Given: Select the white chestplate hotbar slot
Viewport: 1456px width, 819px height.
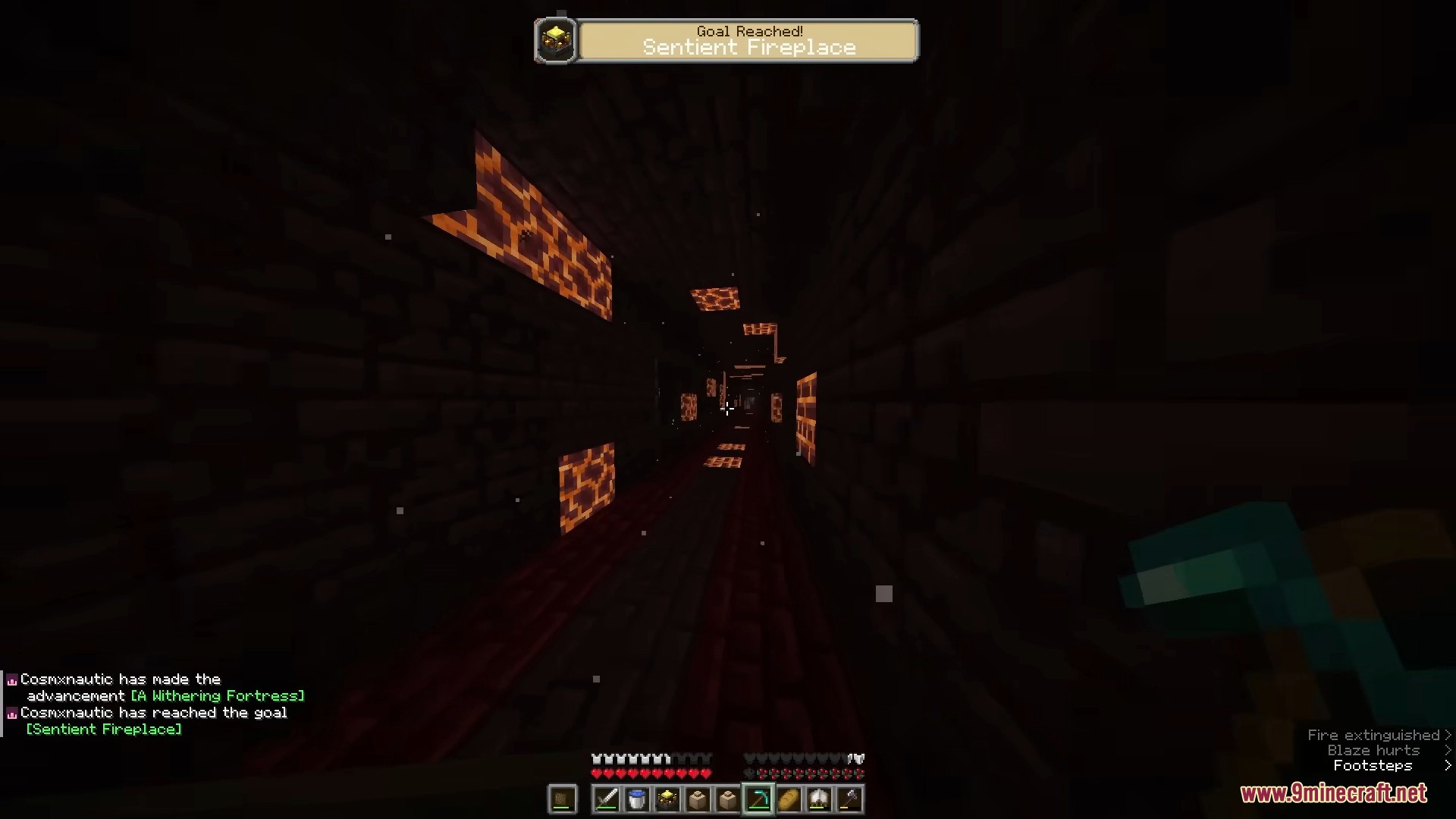Looking at the screenshot, I should coord(819,799).
